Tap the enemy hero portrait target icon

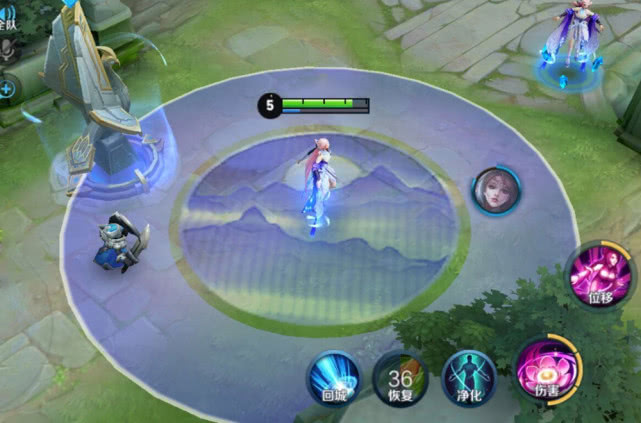coord(495,191)
